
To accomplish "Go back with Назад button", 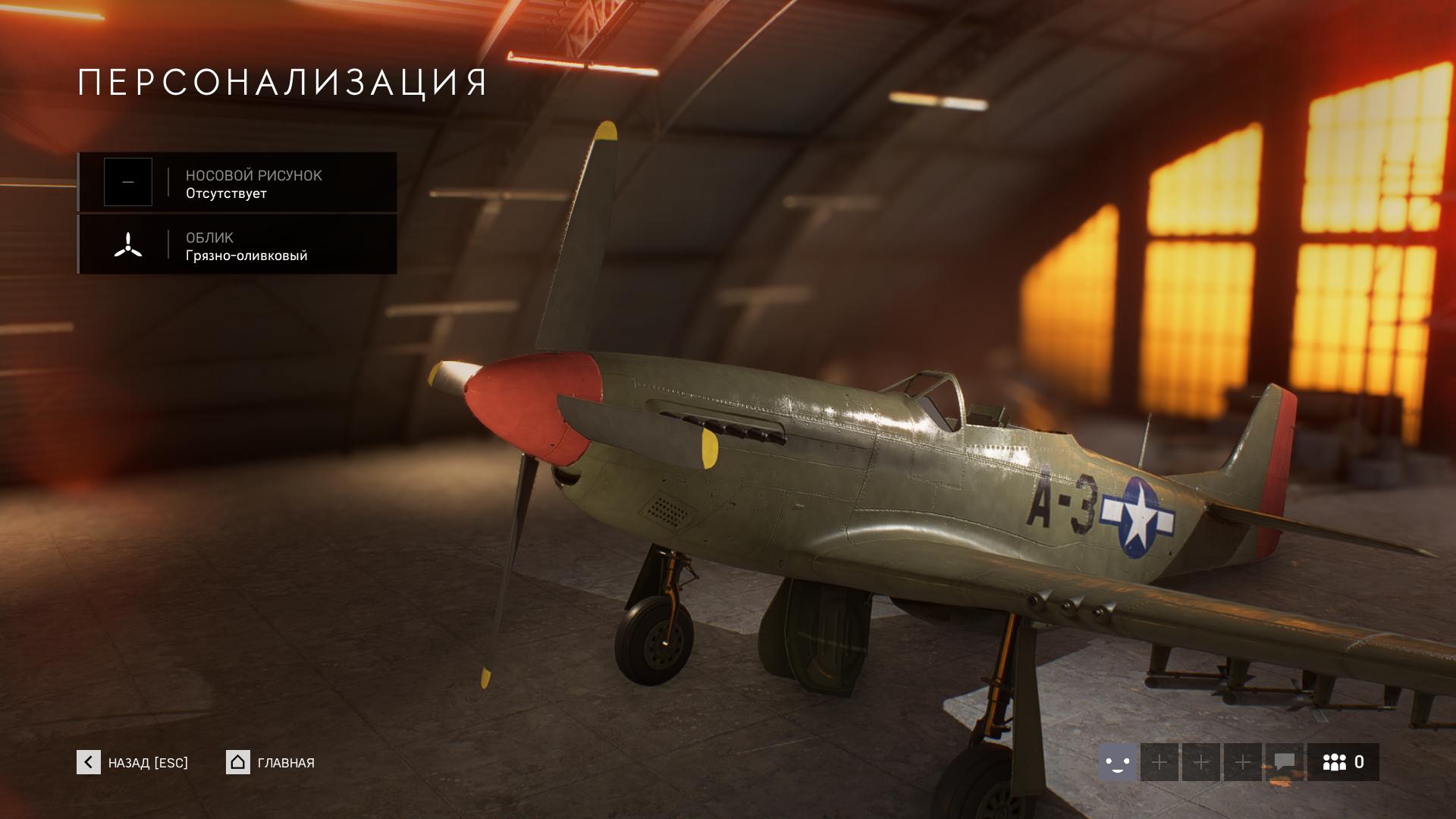I will 133,762.
